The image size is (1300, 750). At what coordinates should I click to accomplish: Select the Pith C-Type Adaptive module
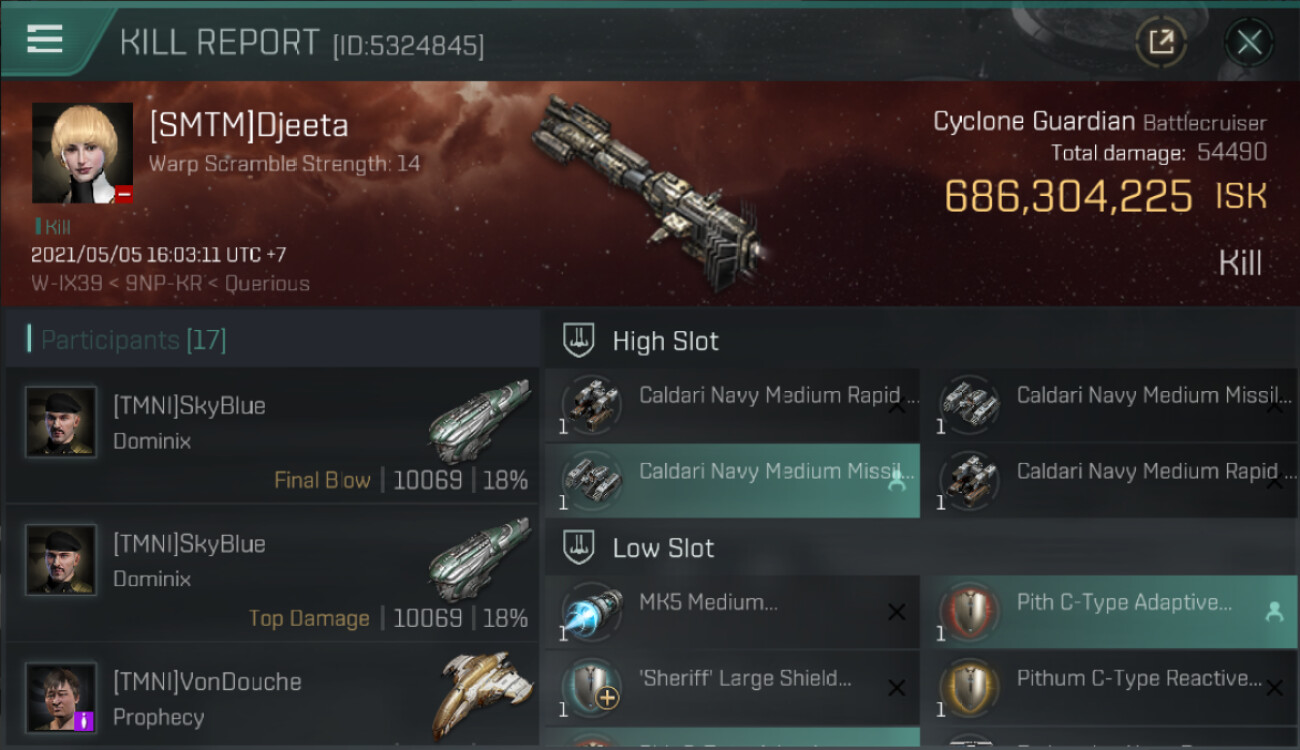click(x=1108, y=612)
